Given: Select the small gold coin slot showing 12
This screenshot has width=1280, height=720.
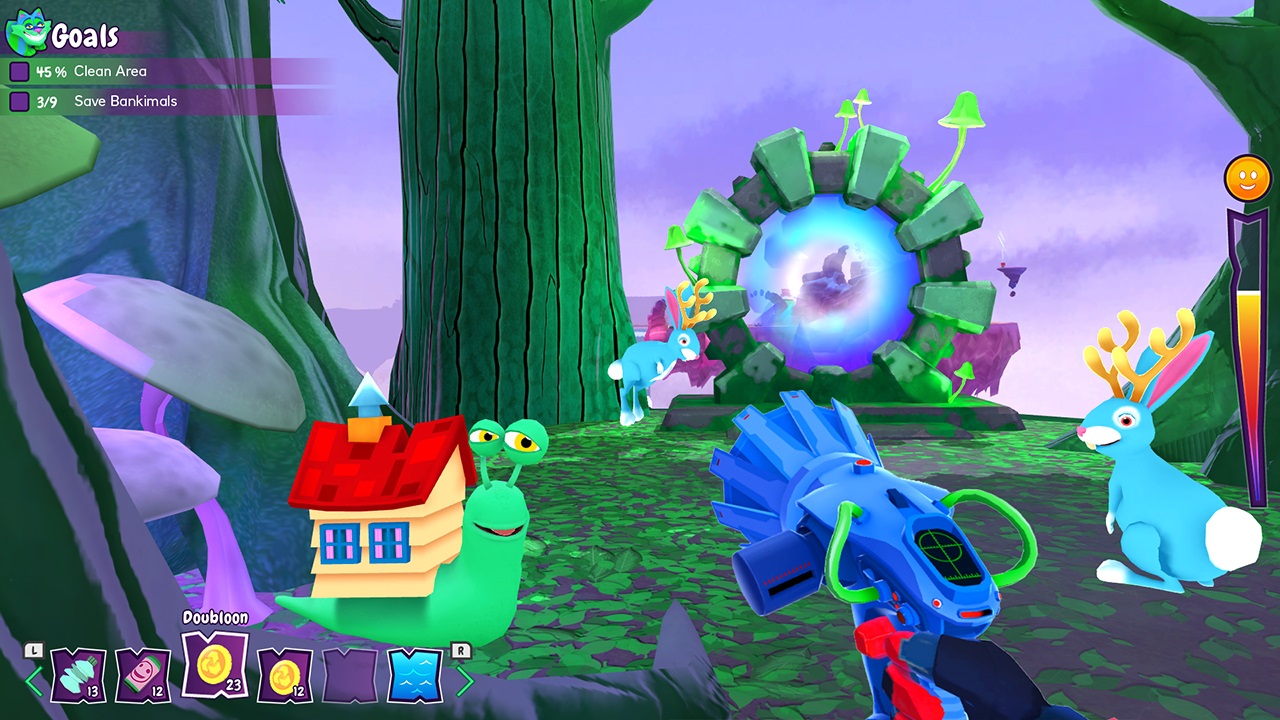Looking at the screenshot, I should pos(287,676).
